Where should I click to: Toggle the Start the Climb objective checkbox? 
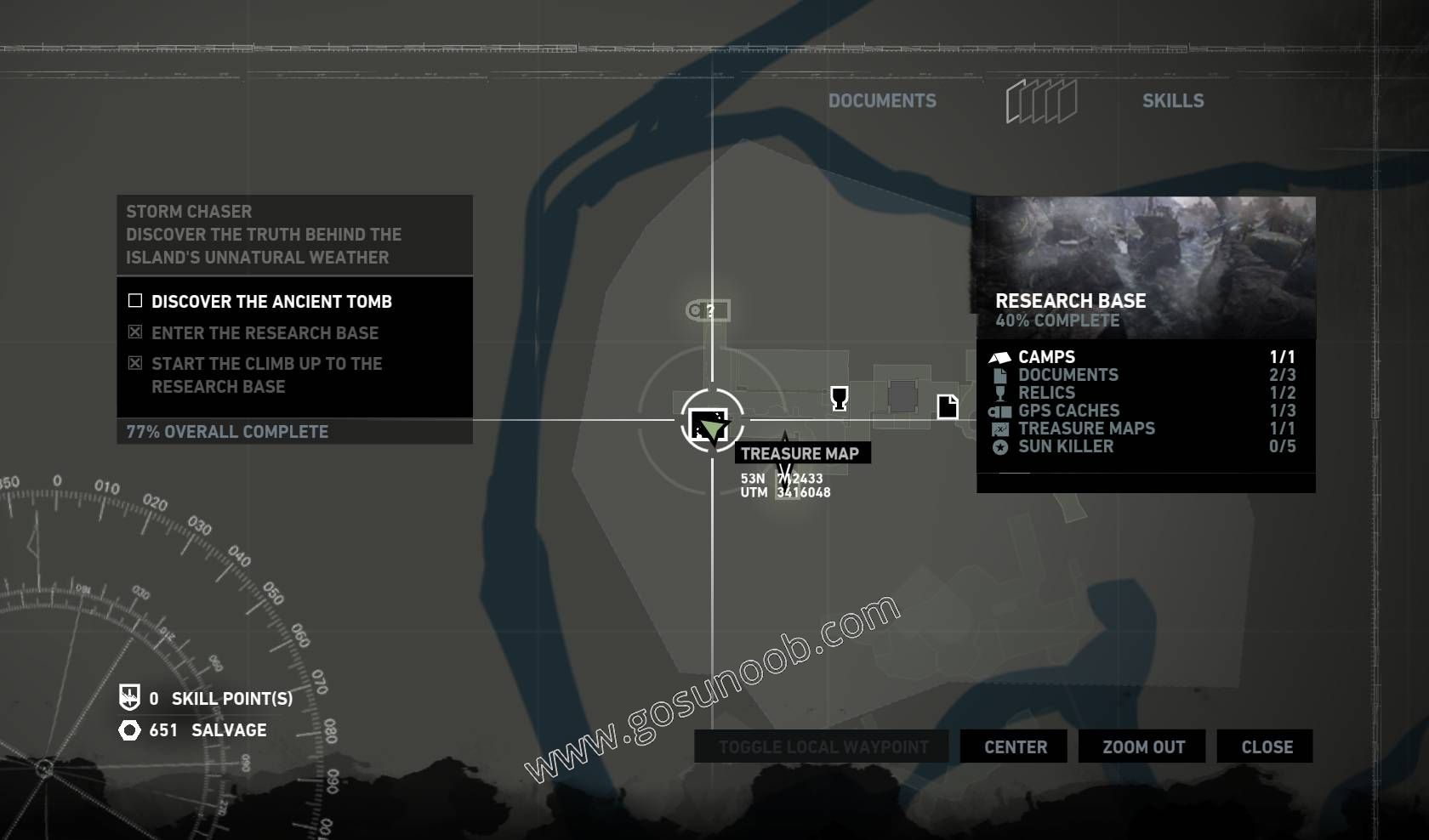(x=134, y=363)
